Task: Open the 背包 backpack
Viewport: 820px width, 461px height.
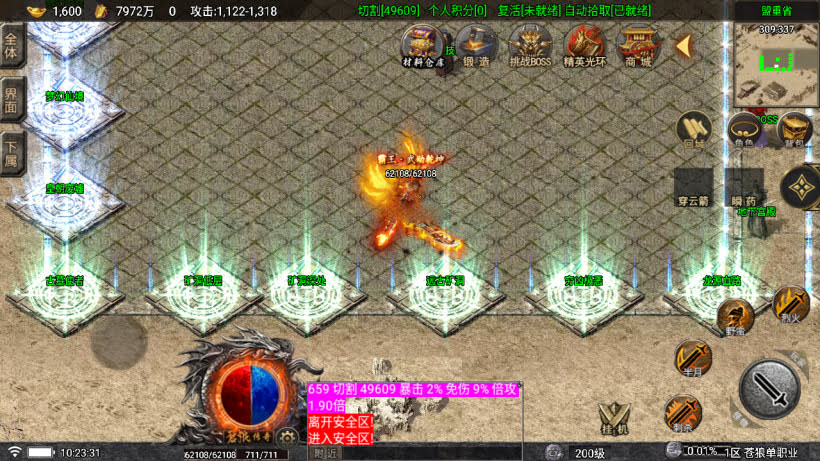Action: click(x=793, y=130)
